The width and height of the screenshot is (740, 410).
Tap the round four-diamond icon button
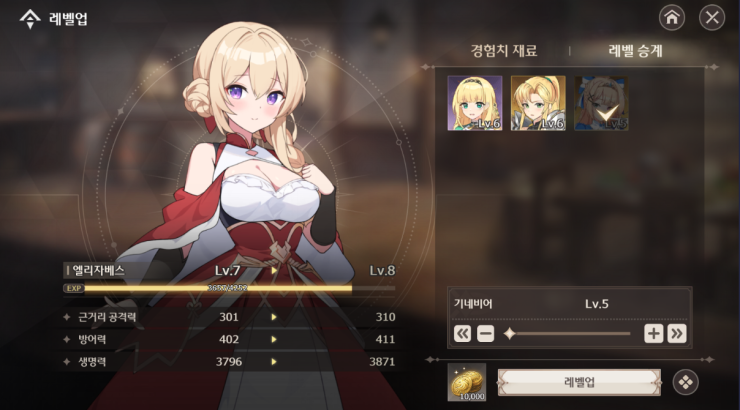click(684, 381)
